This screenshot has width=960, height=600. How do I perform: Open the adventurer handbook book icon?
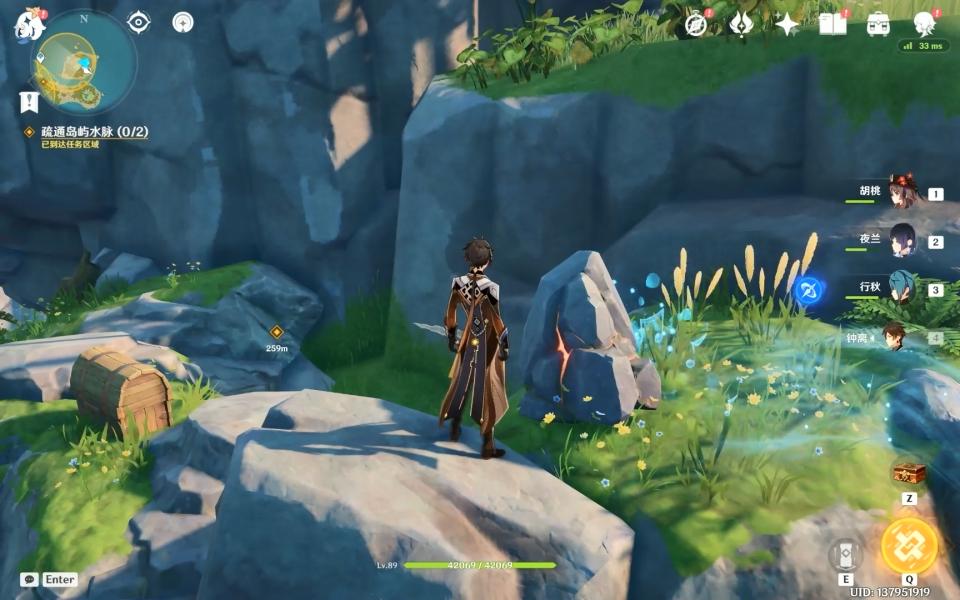tap(832, 24)
